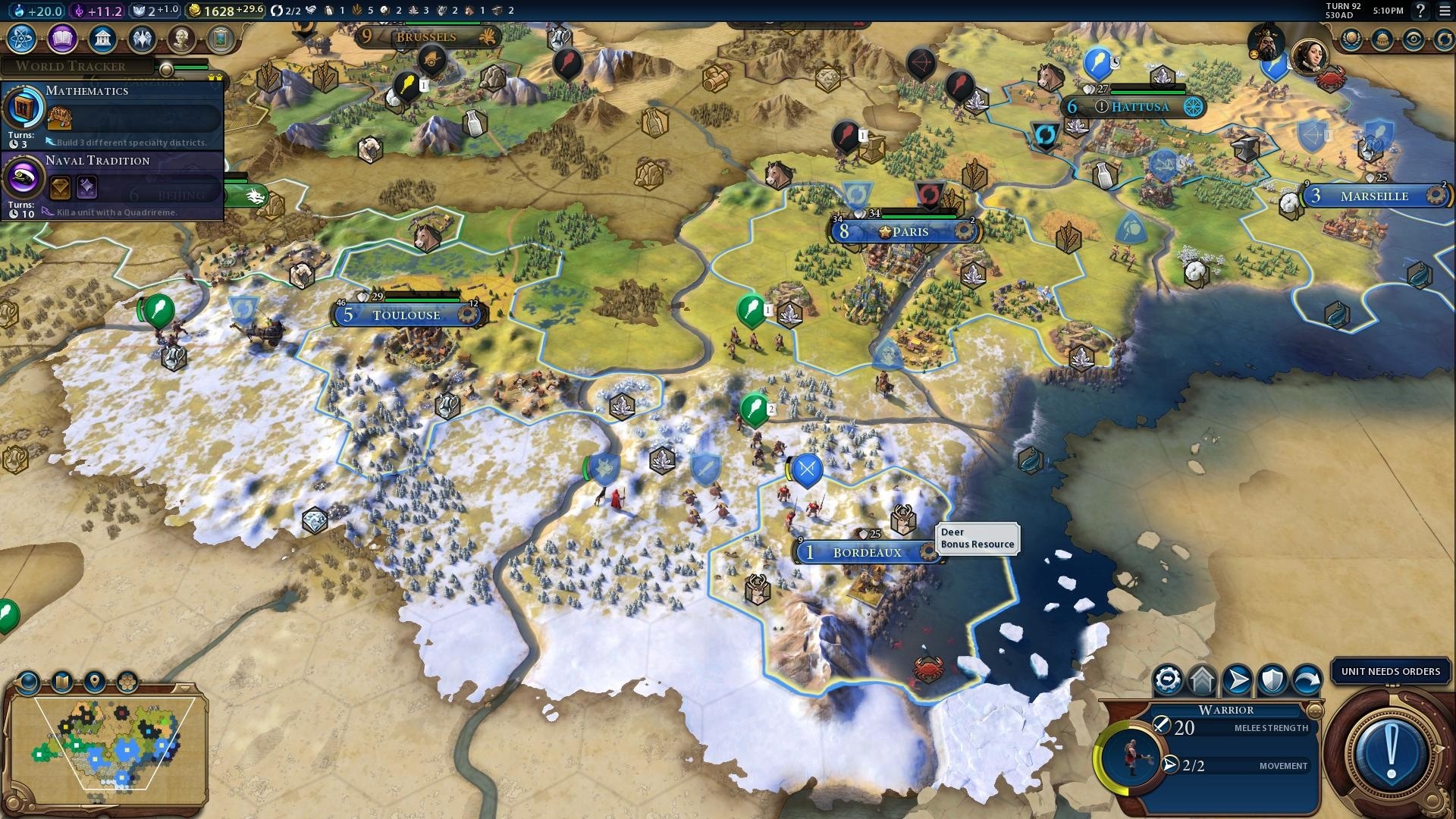Click the Unit Needs Orders notification
1456x819 pixels.
(x=1390, y=671)
